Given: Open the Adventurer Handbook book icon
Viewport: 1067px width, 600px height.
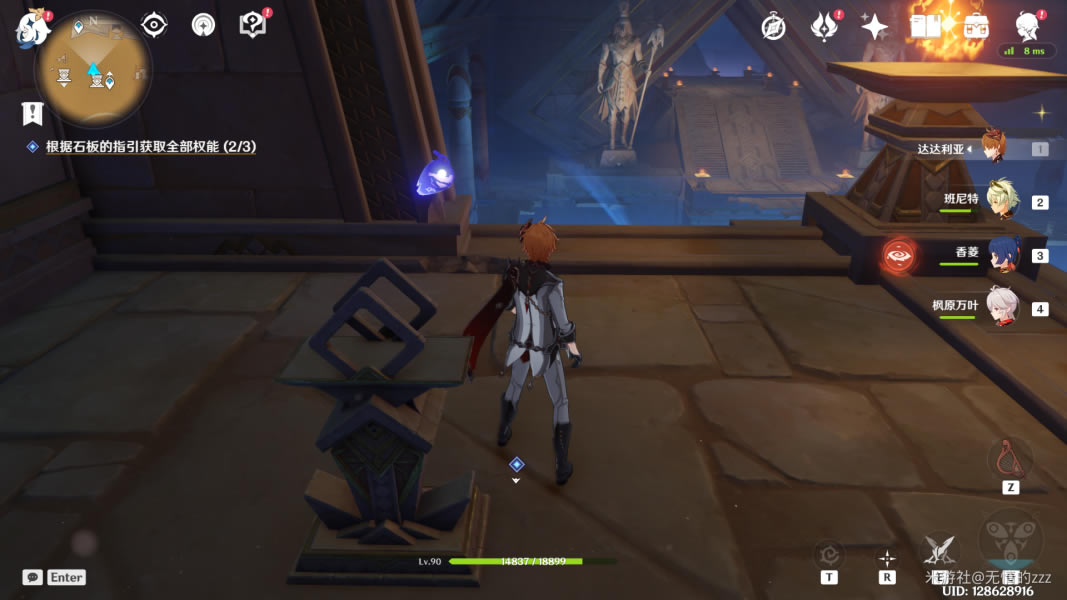Looking at the screenshot, I should click(925, 27).
